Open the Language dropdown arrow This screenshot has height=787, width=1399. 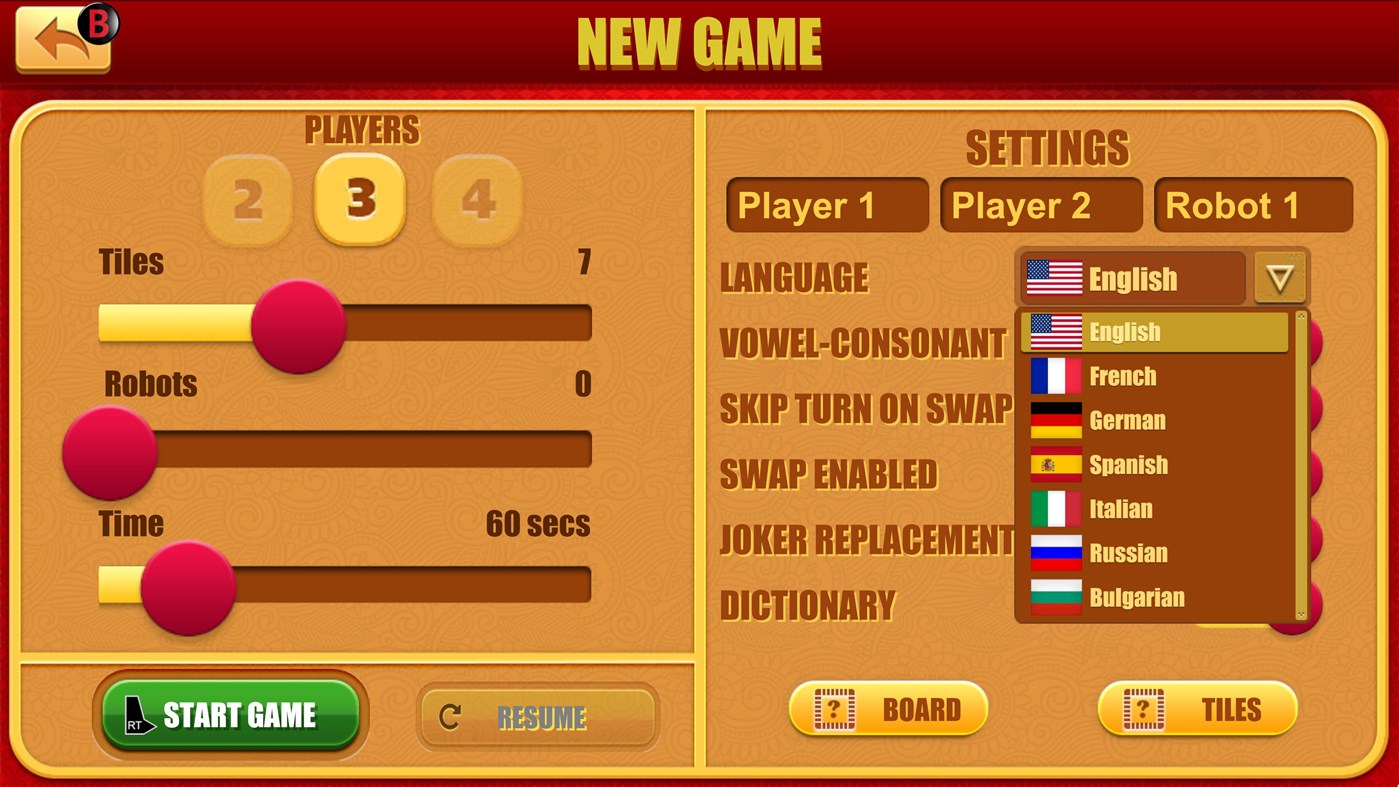(x=1281, y=277)
